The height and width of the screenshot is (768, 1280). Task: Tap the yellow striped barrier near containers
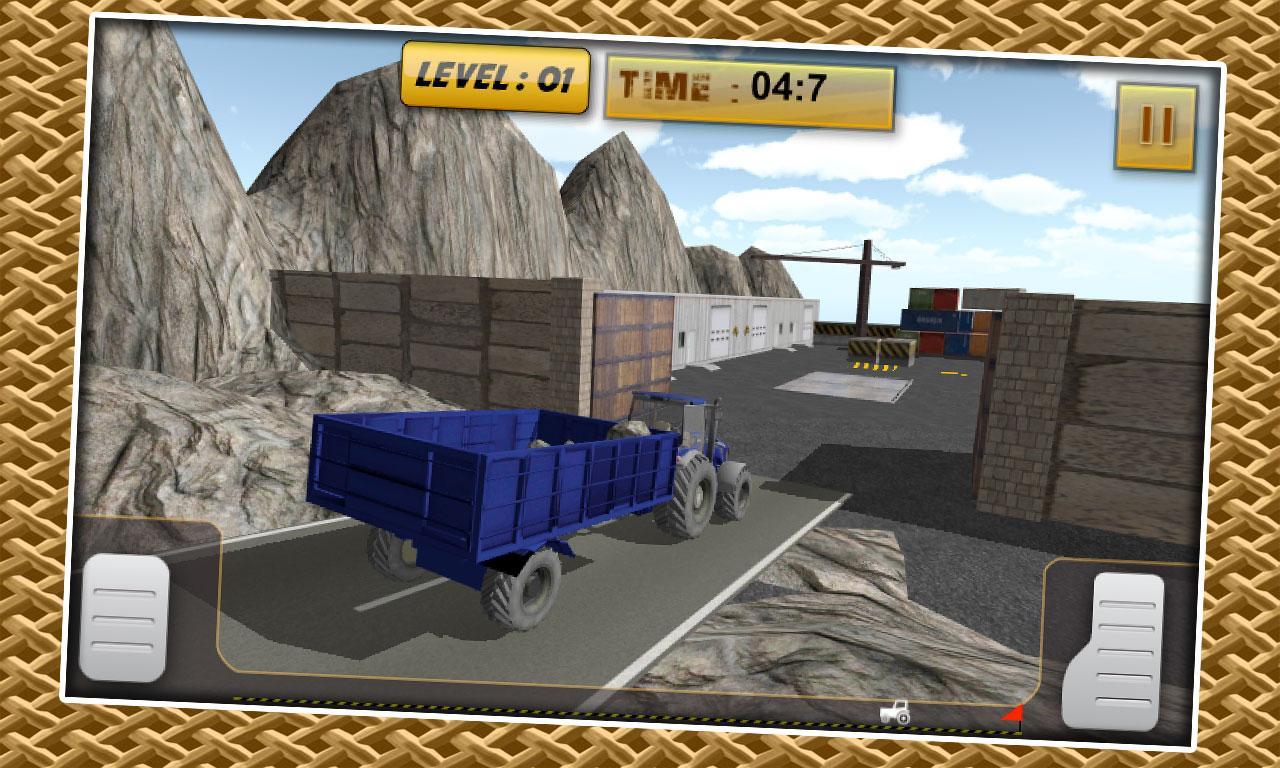880,345
